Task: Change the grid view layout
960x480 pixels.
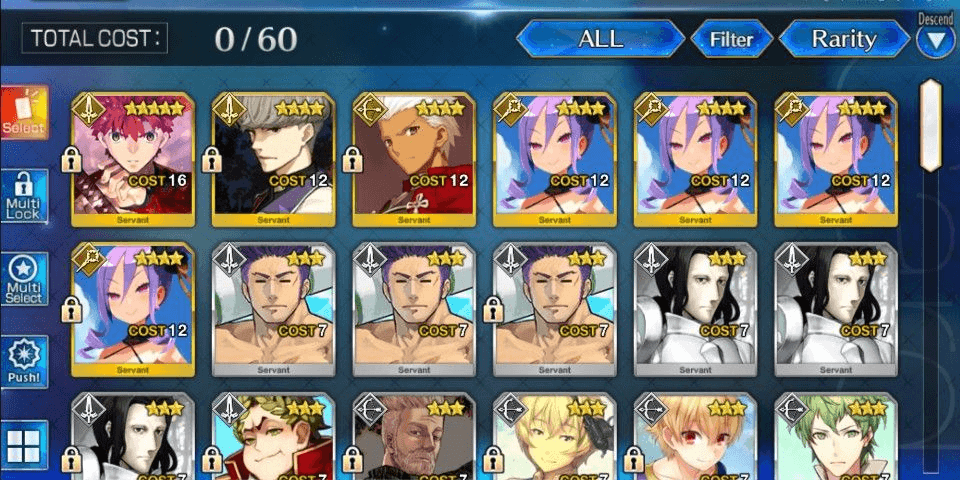Action: coord(25,444)
